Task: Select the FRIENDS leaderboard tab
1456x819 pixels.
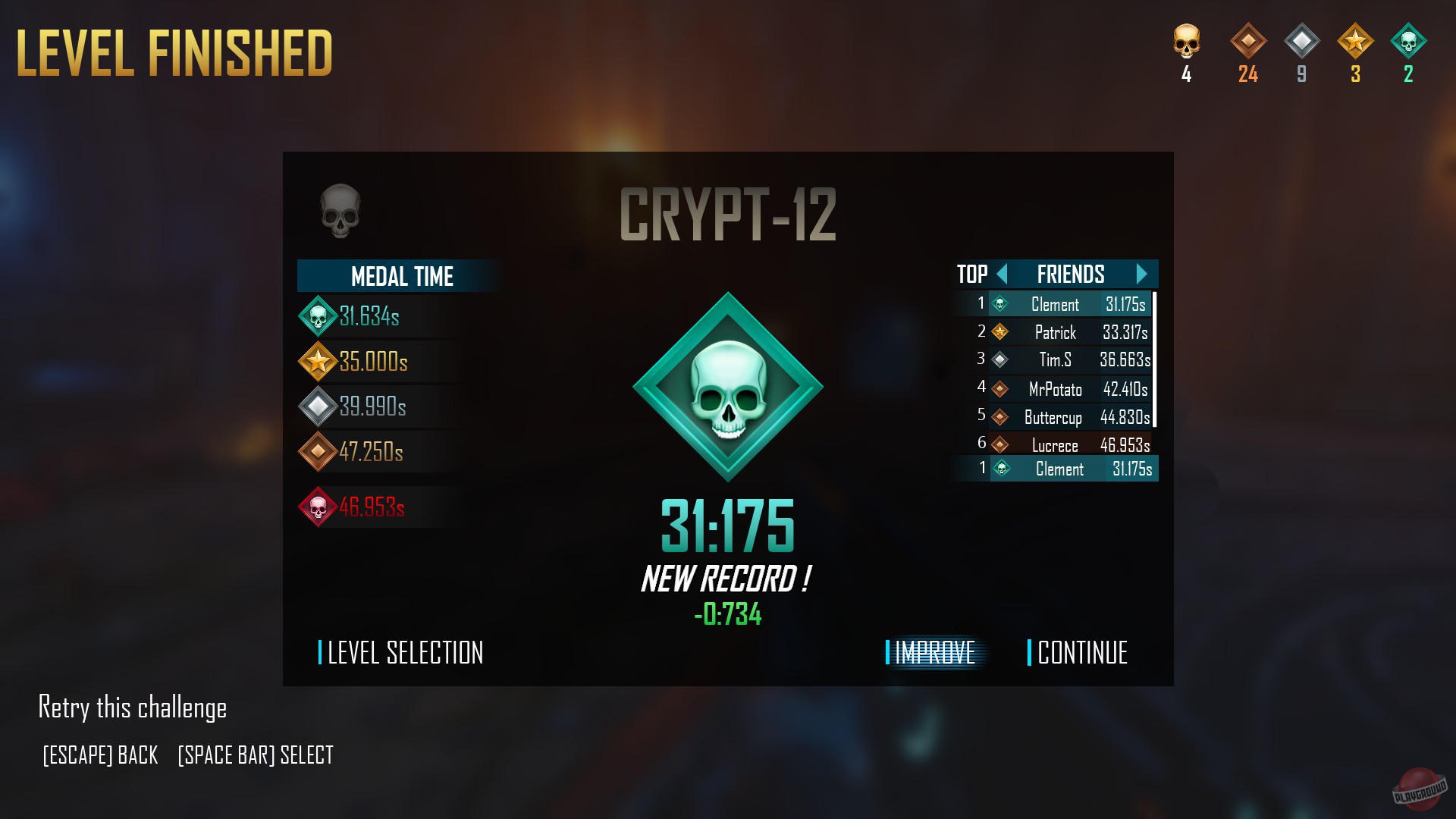Action: tap(1070, 275)
